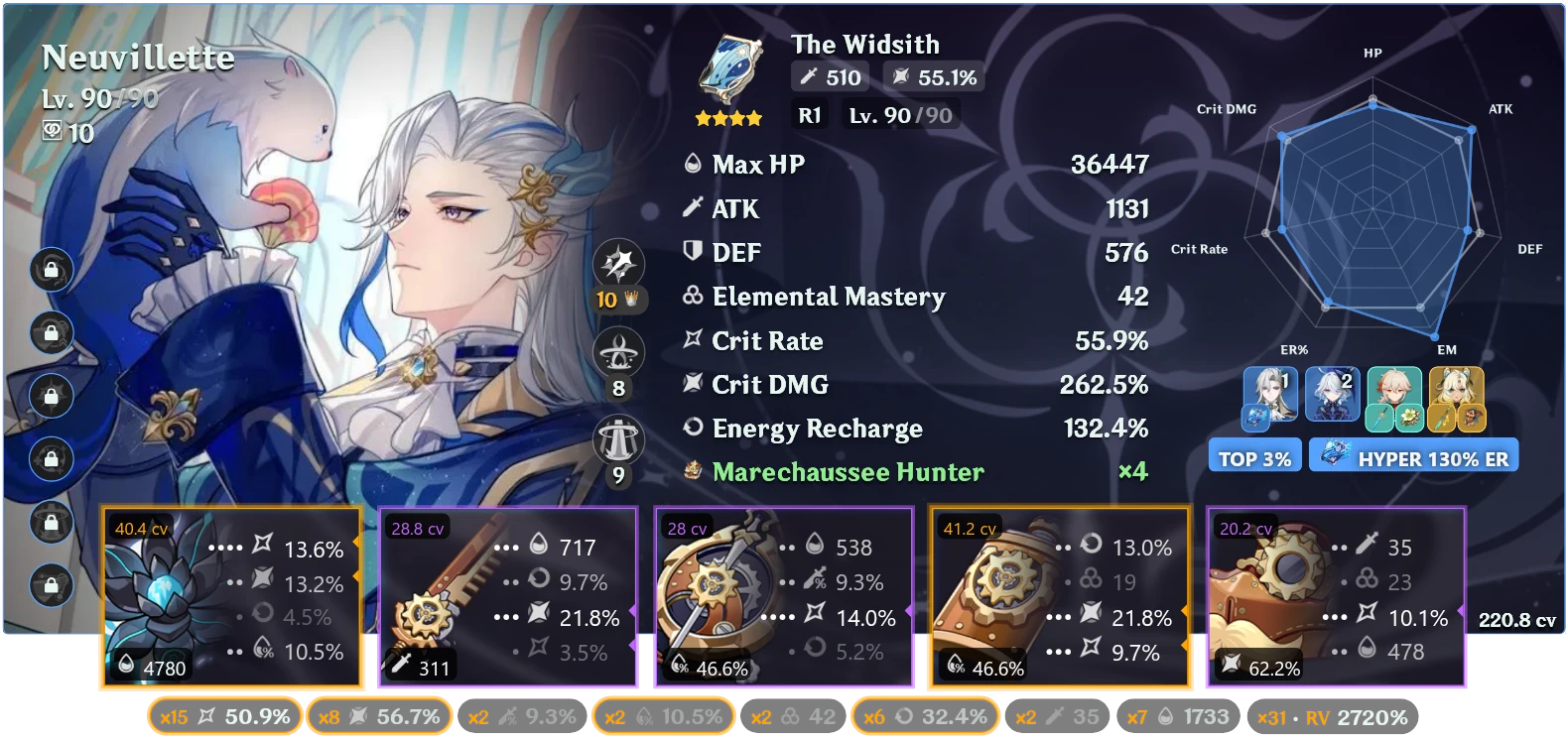1568x741 pixels.
Task: Toggle the topmost padlock on the left sidebar
Action: point(51,269)
